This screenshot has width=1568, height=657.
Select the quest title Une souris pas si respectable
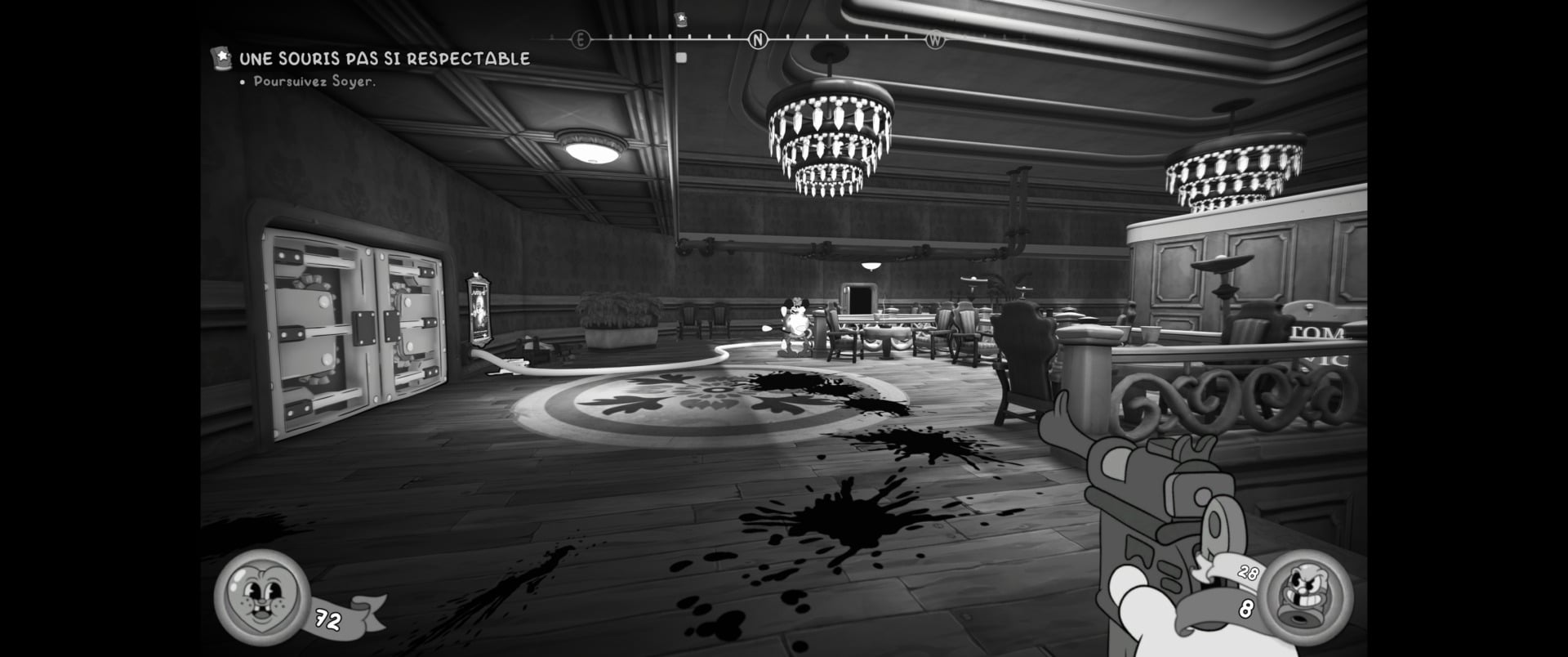[384, 59]
